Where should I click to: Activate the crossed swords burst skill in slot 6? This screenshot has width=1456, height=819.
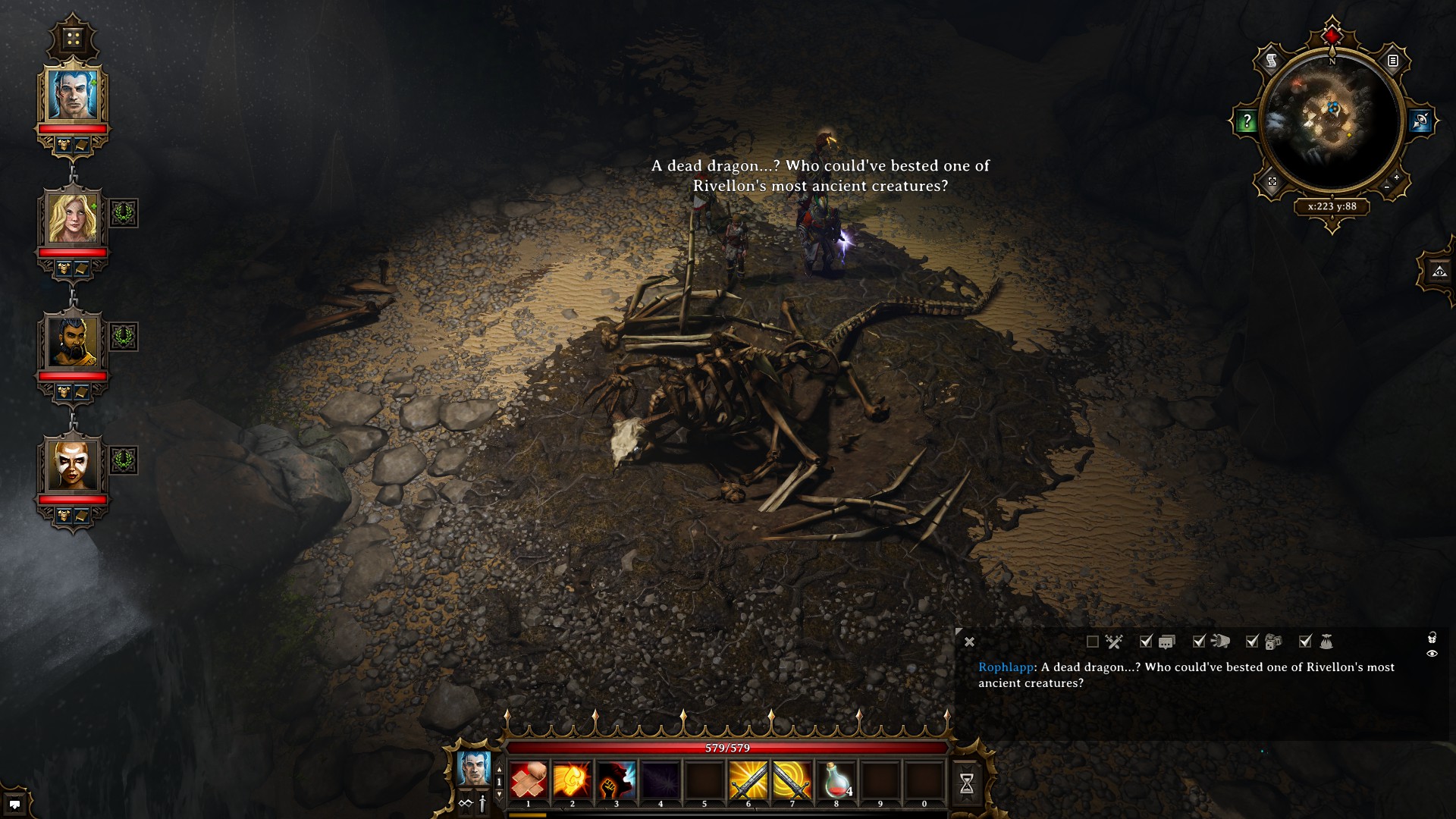pyautogui.click(x=748, y=780)
